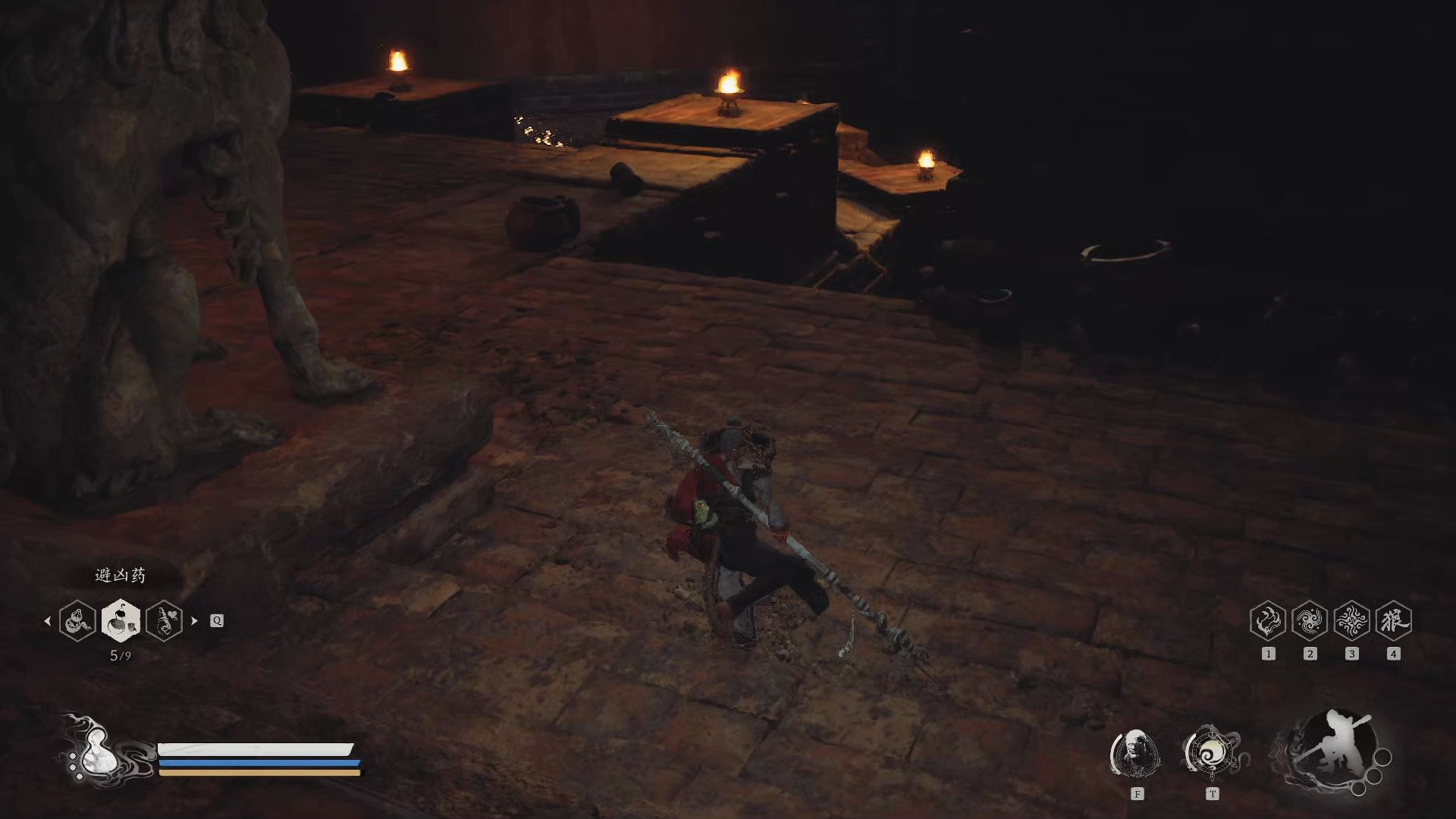Click the staff stance monkey silhouette emblem

(x=1332, y=751)
